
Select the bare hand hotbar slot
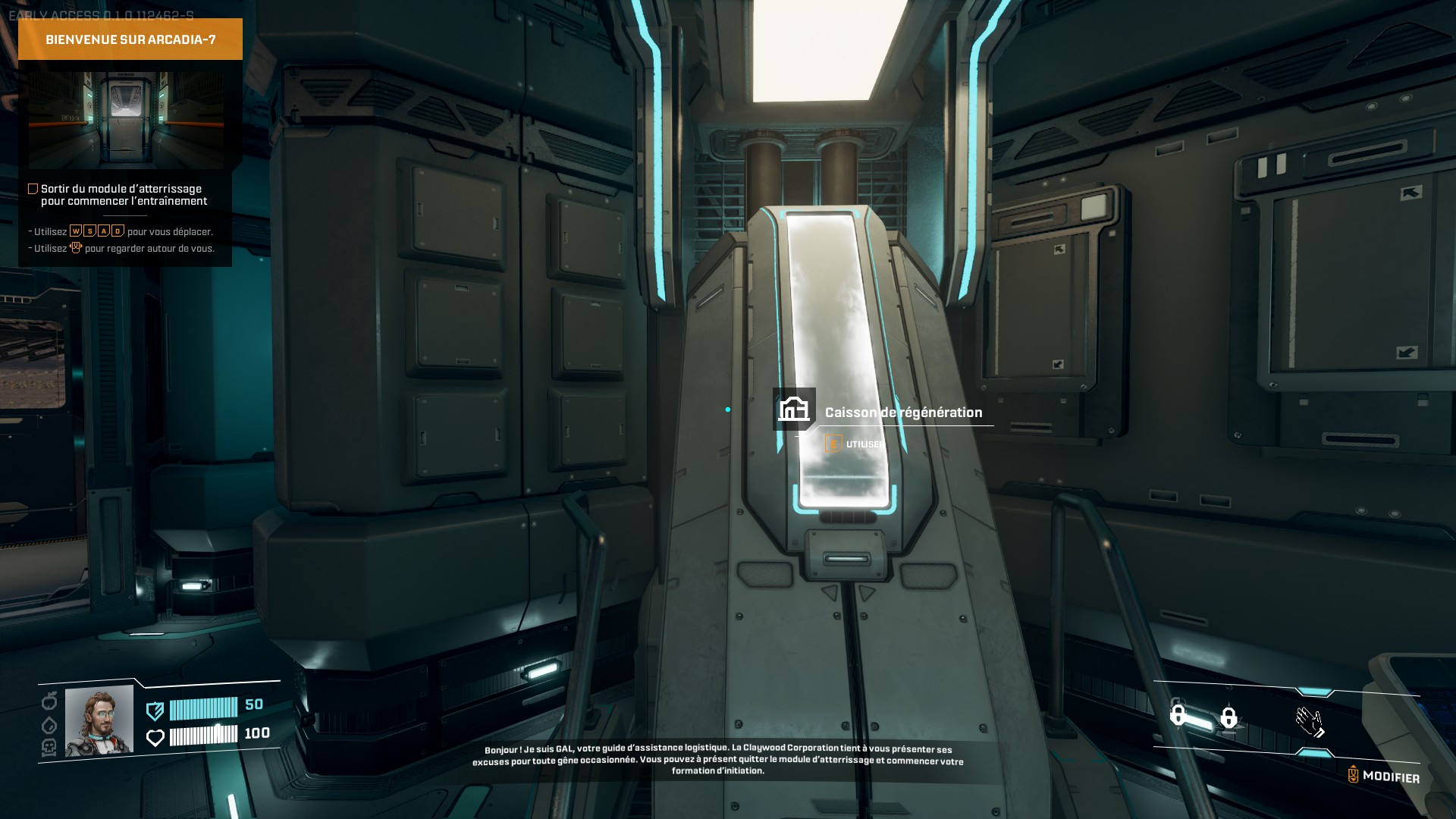(1310, 722)
